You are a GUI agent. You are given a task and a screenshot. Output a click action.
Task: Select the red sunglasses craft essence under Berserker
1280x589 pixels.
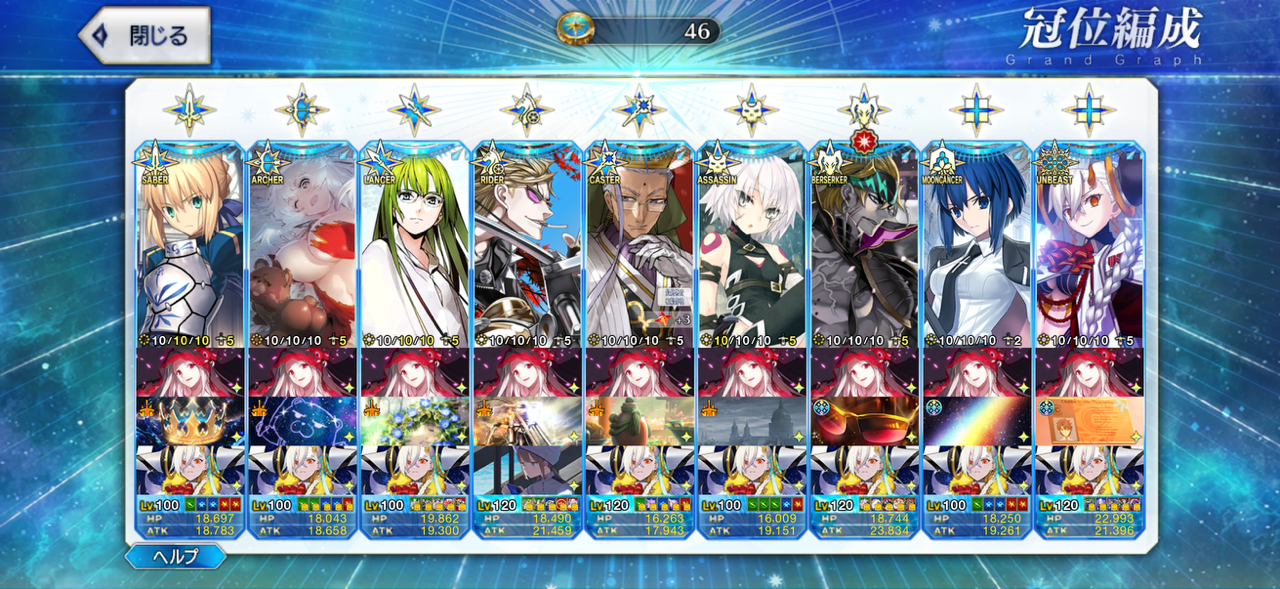[863, 421]
